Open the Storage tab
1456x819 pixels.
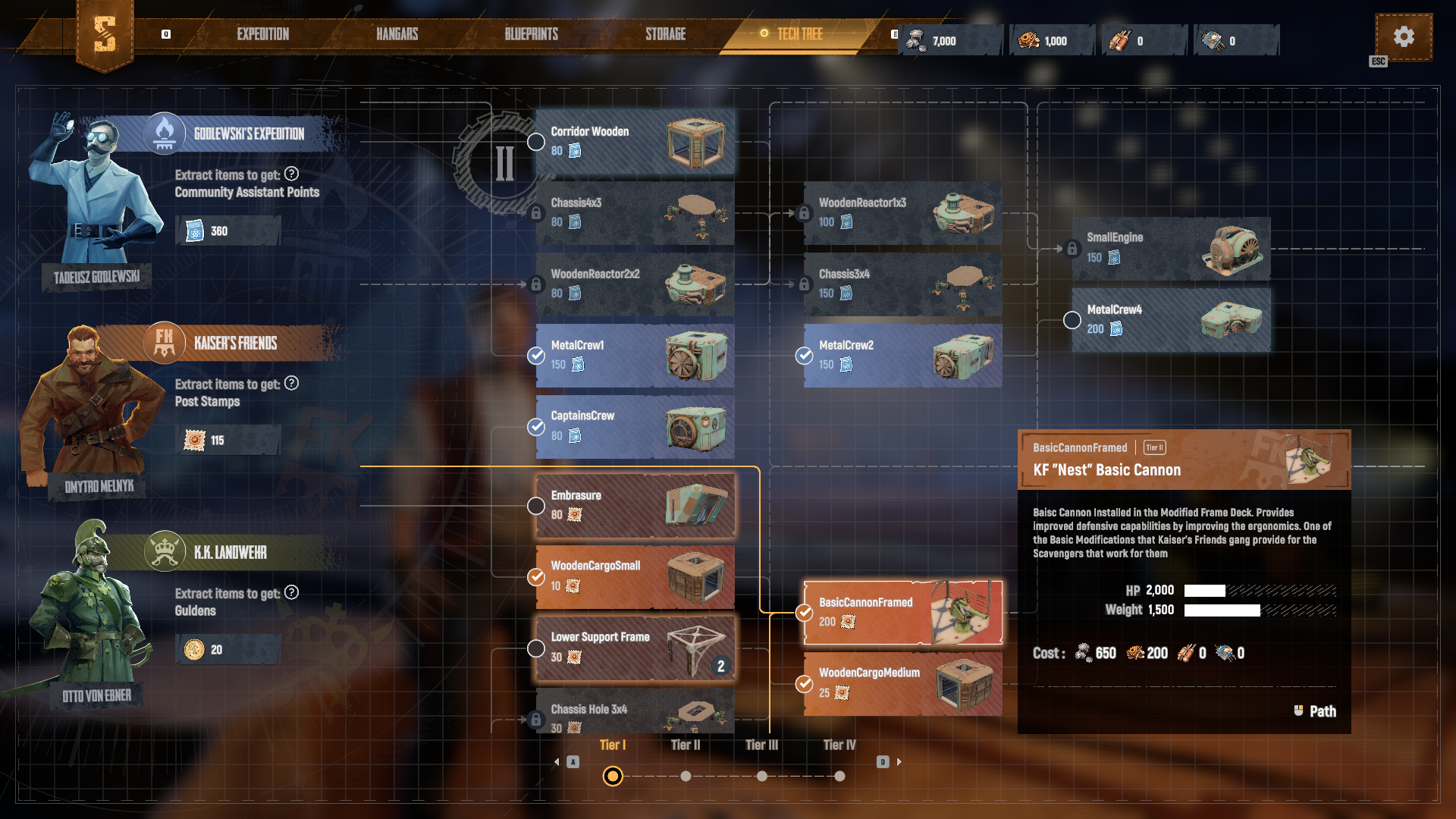(665, 34)
